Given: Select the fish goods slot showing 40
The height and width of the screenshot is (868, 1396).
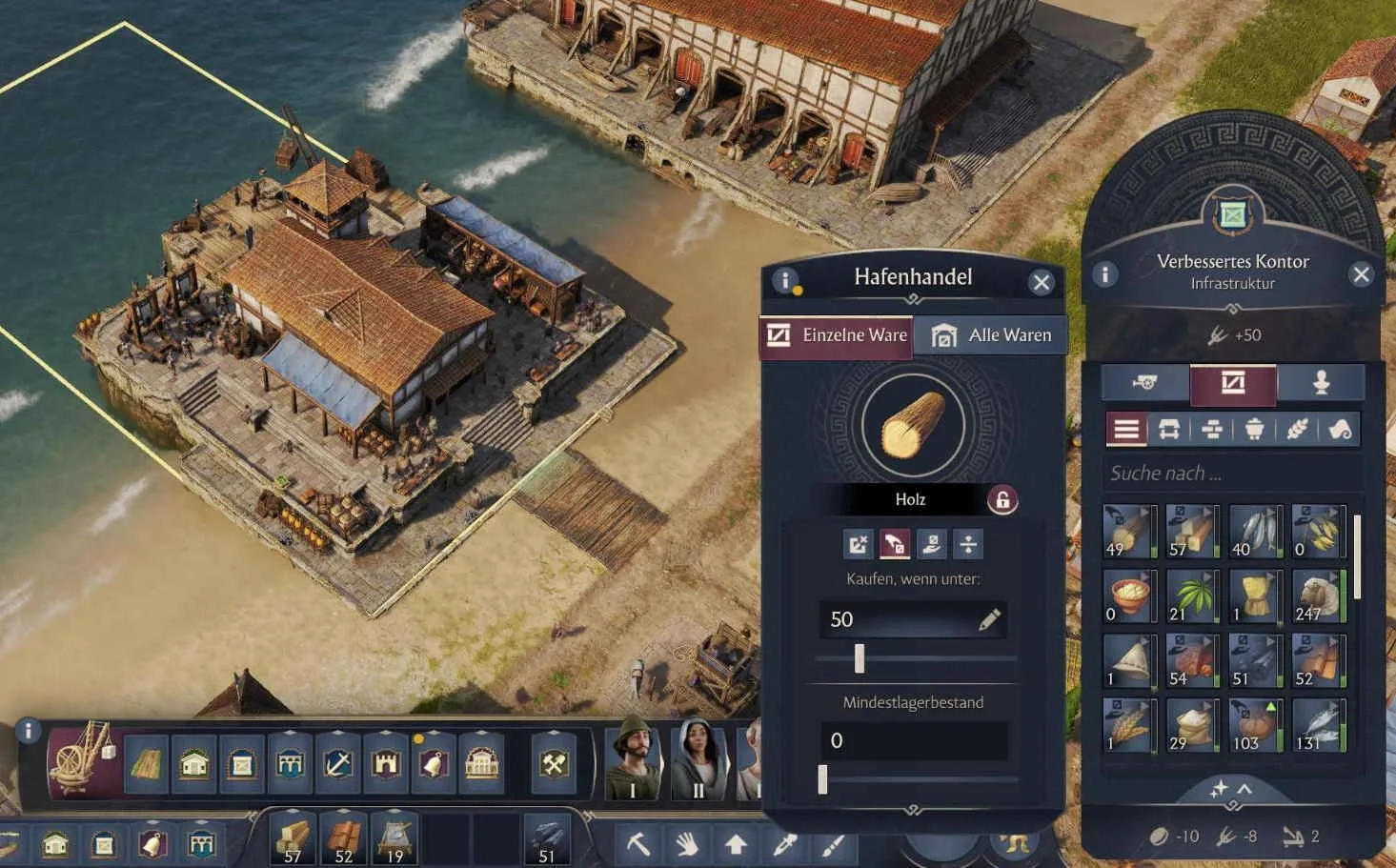Looking at the screenshot, I should [x=1255, y=532].
